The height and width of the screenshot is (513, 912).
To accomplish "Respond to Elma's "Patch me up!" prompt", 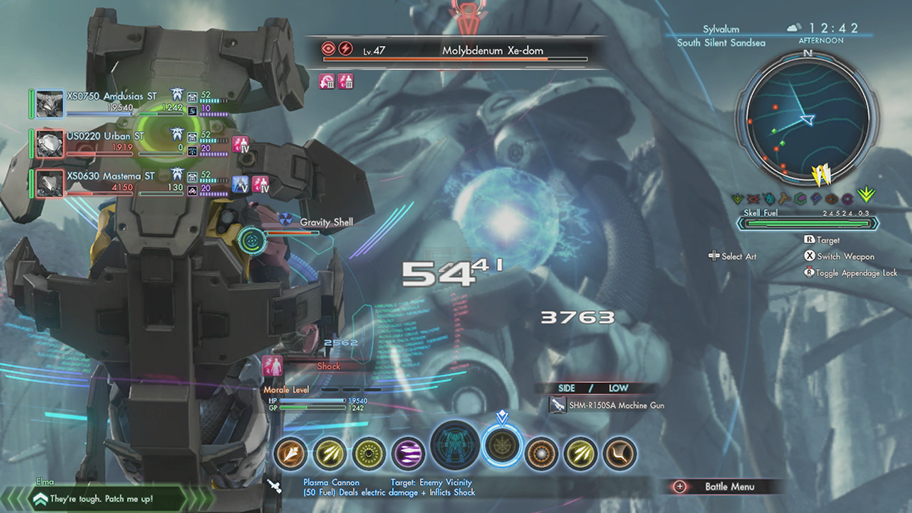I will [x=95, y=497].
